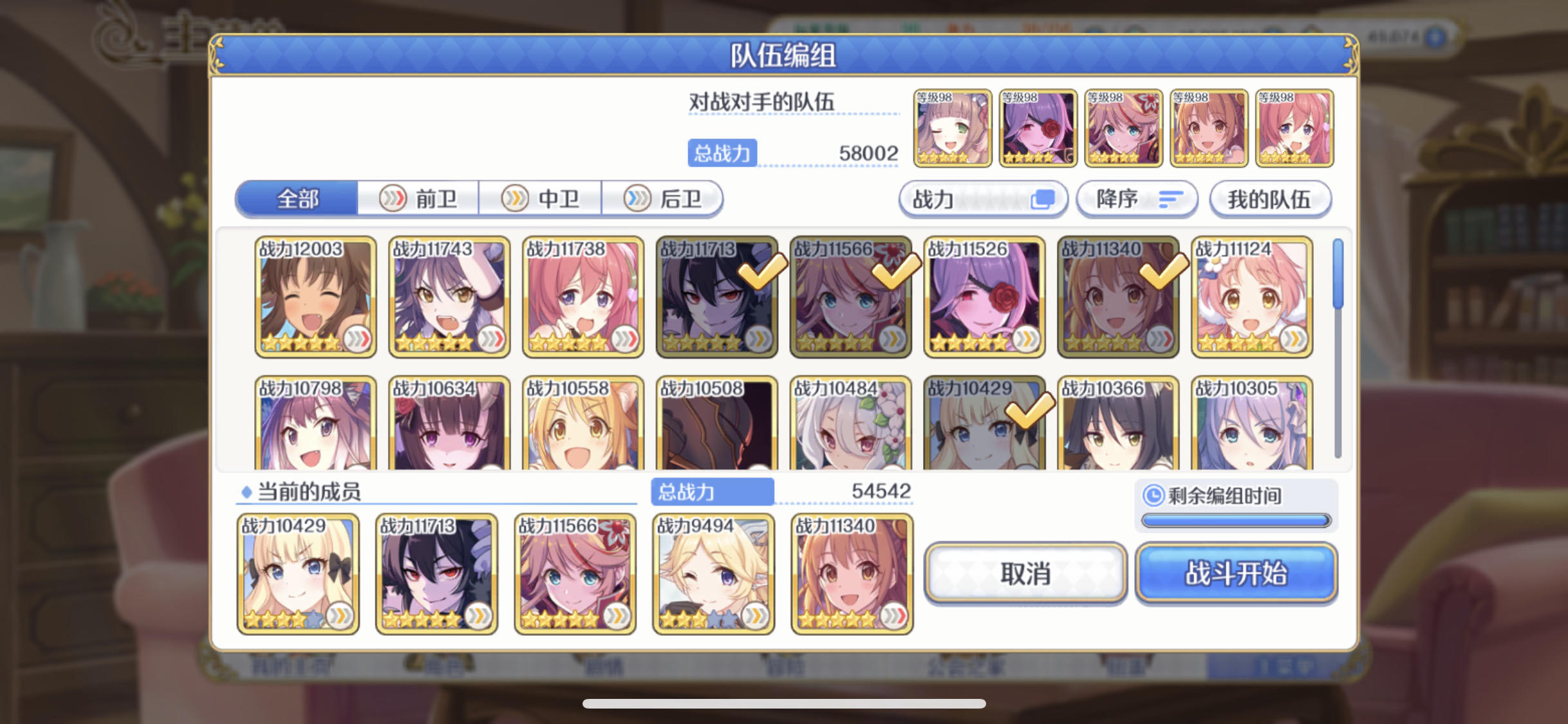Switch sort order via the 降序 control
The width and height of the screenshot is (1568, 724).
pyautogui.click(x=1137, y=200)
